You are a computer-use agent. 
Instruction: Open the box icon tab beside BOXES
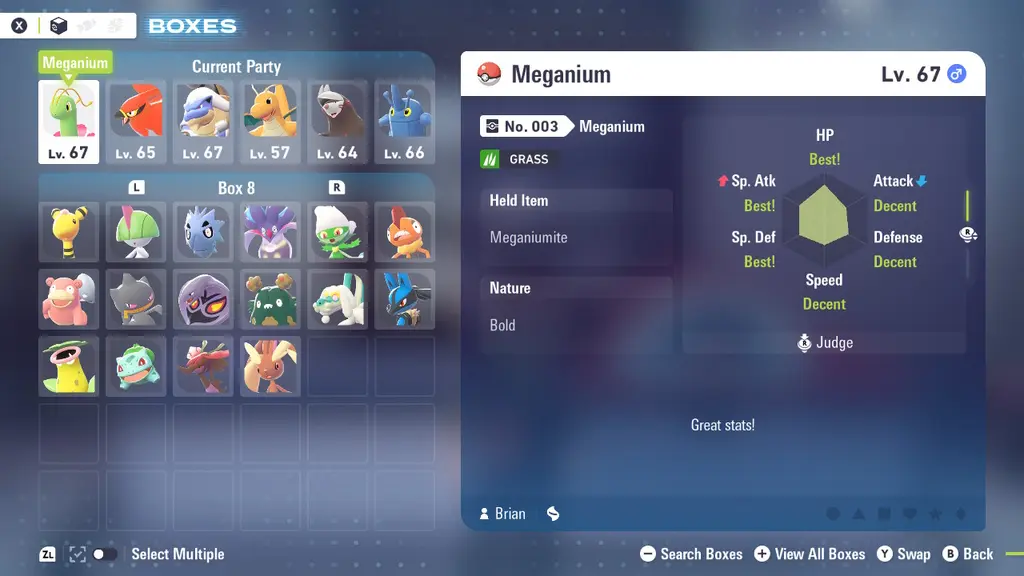[59, 26]
